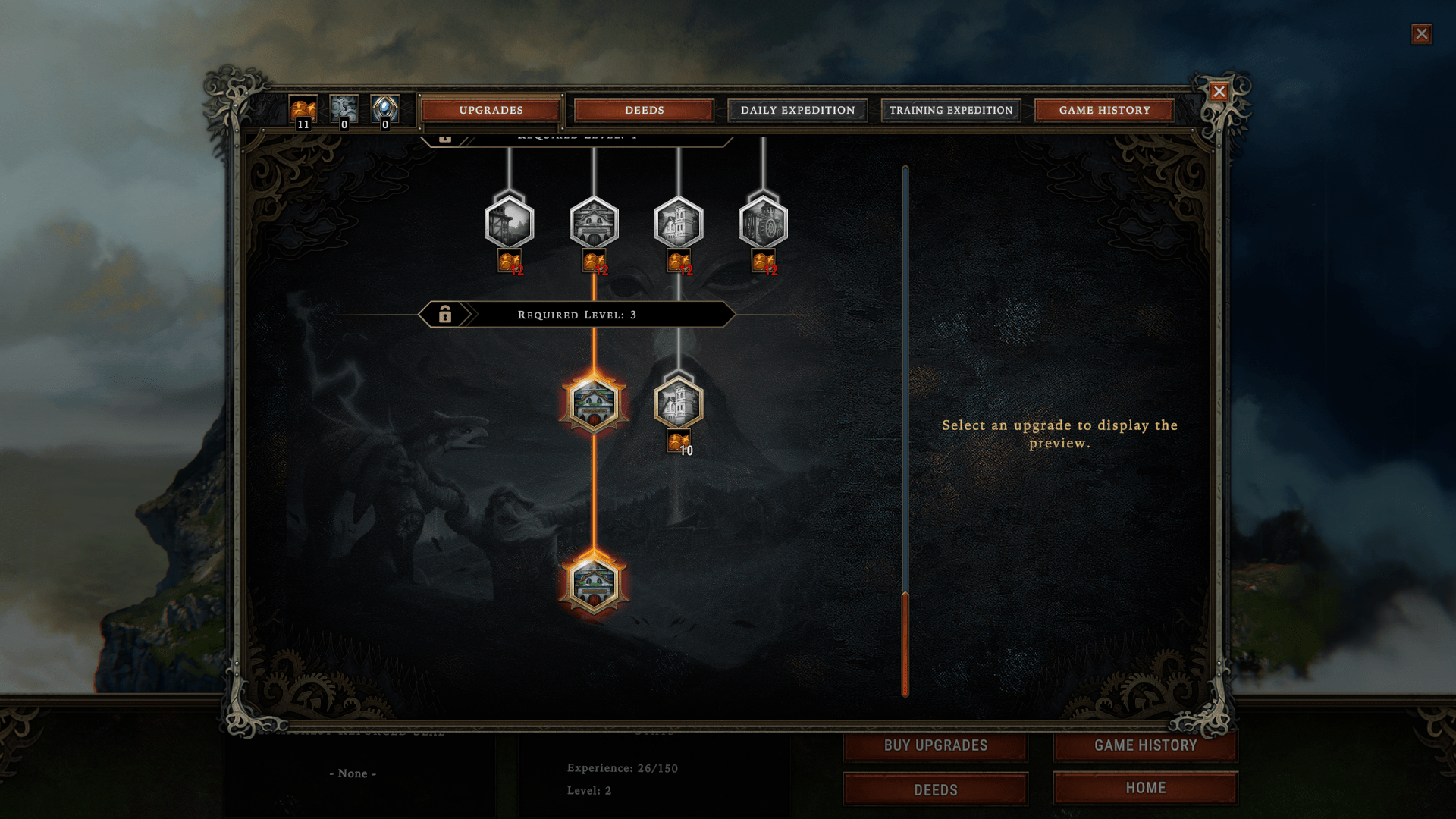Expand the Required Level 3 section

576,313
